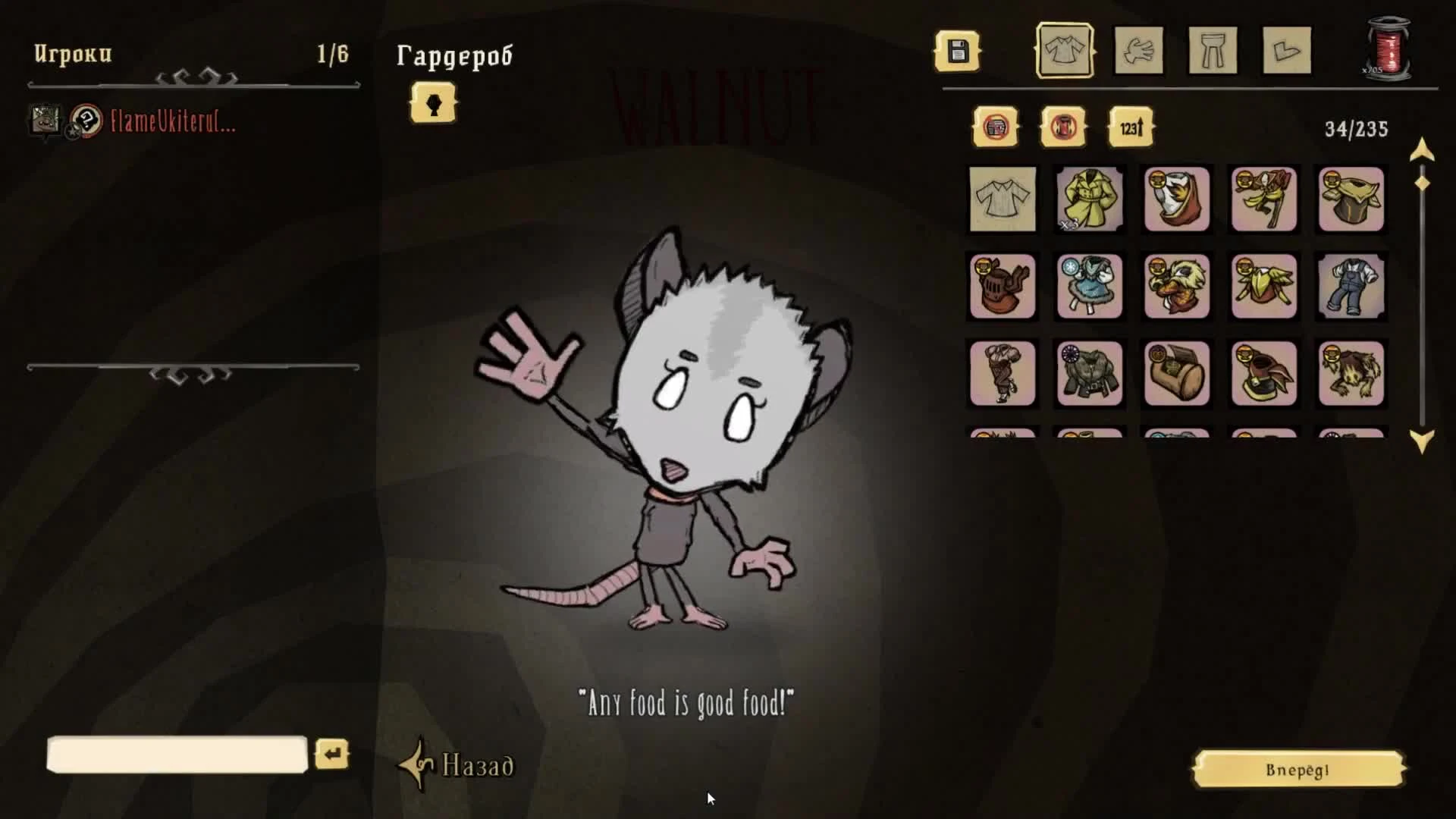Select the Гардероб wardrobe header
This screenshot has height=819, width=1456.
click(x=455, y=55)
